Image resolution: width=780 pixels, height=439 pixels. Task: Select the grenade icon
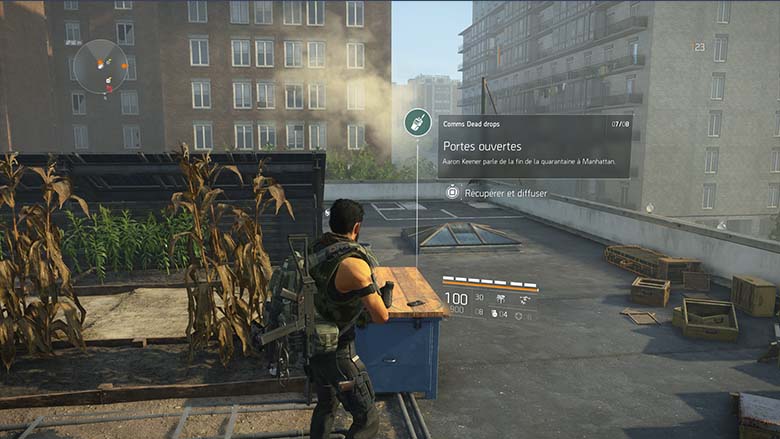tap(494, 314)
